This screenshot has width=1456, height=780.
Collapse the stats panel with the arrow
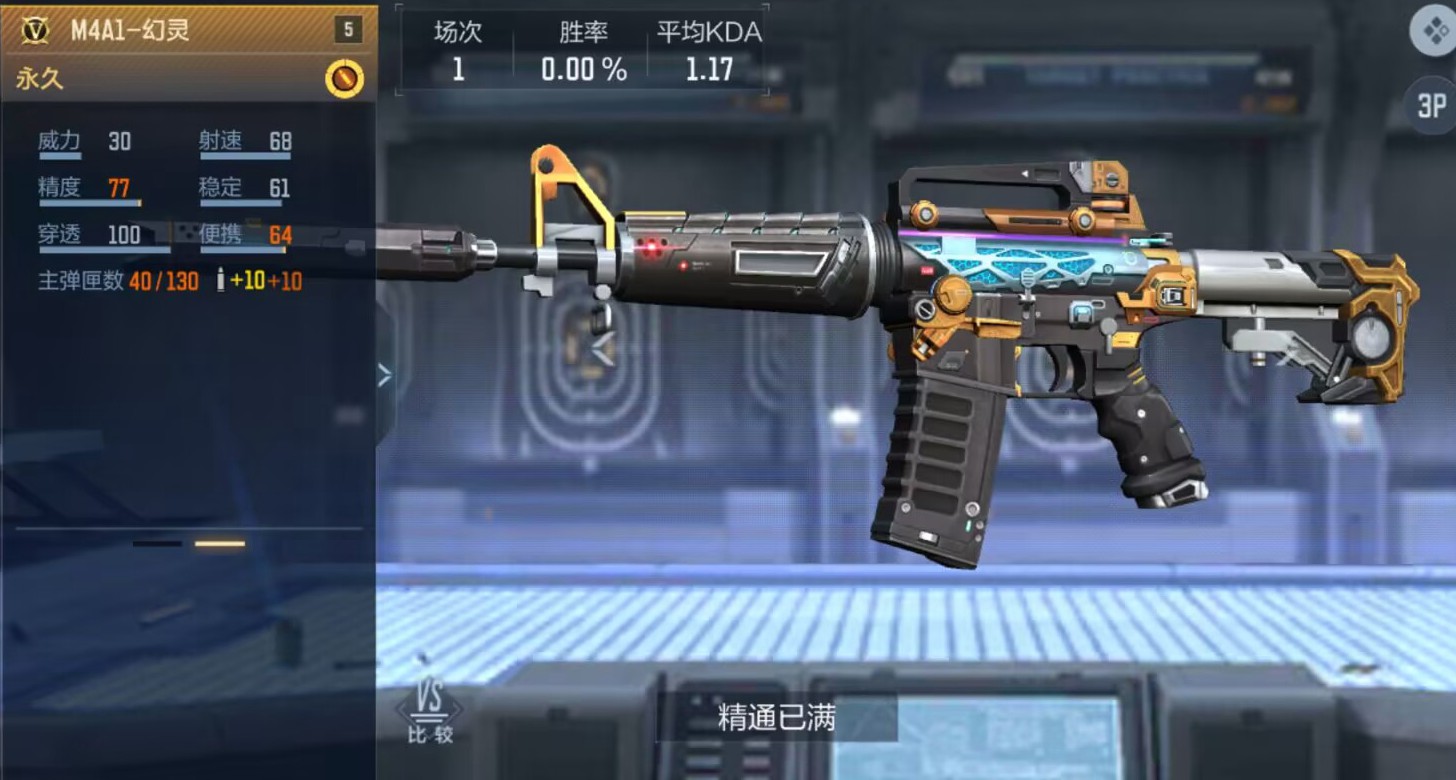[x=384, y=375]
